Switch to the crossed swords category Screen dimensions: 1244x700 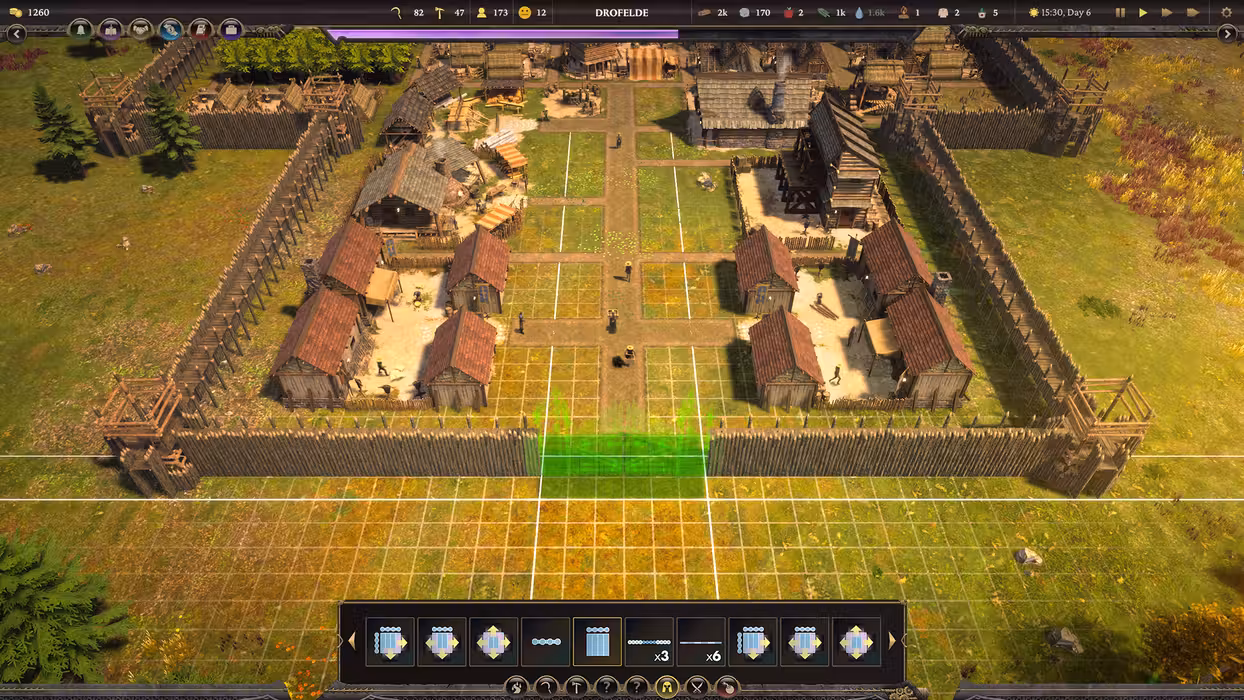(x=697, y=687)
